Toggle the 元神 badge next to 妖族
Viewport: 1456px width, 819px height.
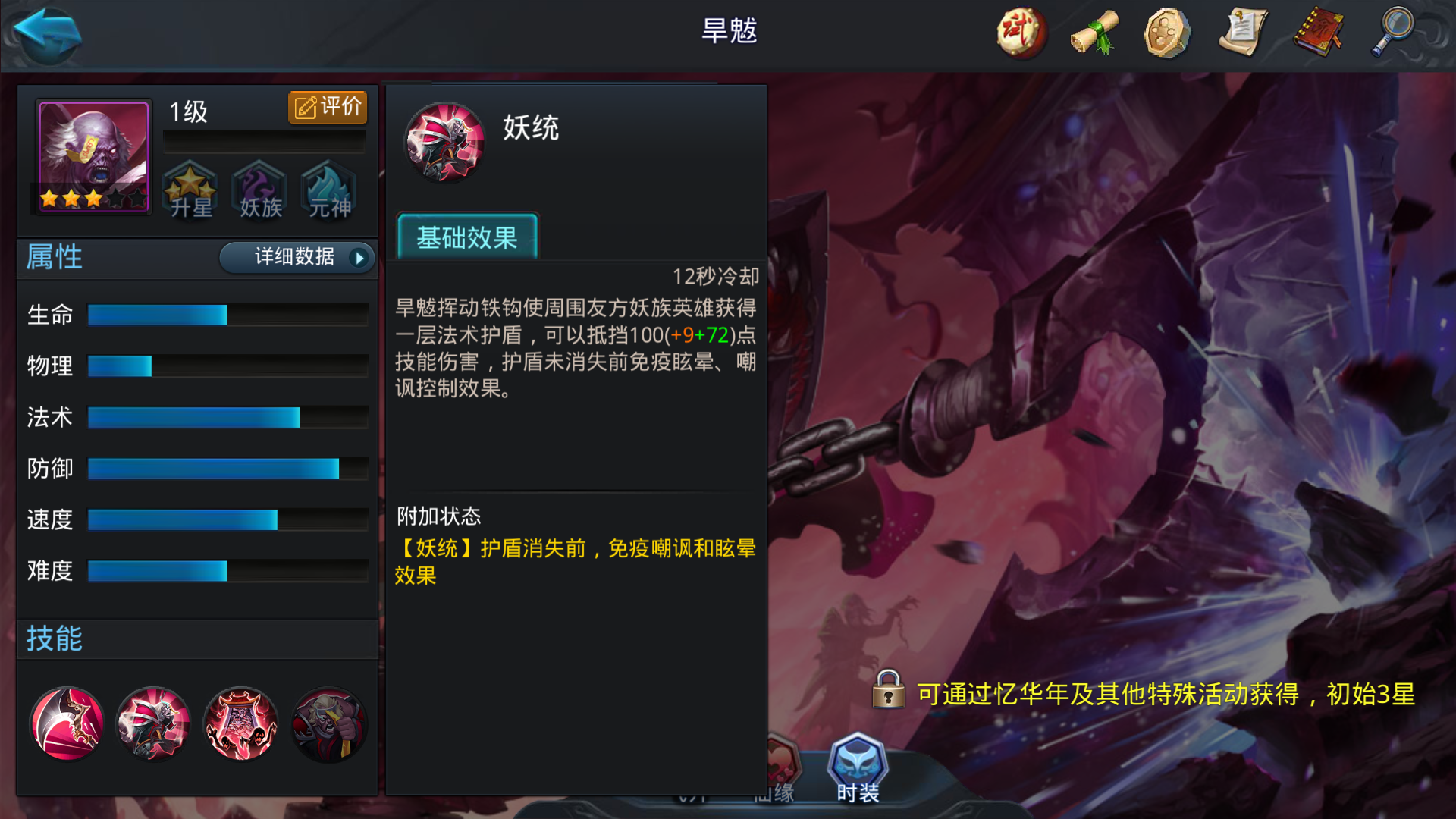click(327, 191)
